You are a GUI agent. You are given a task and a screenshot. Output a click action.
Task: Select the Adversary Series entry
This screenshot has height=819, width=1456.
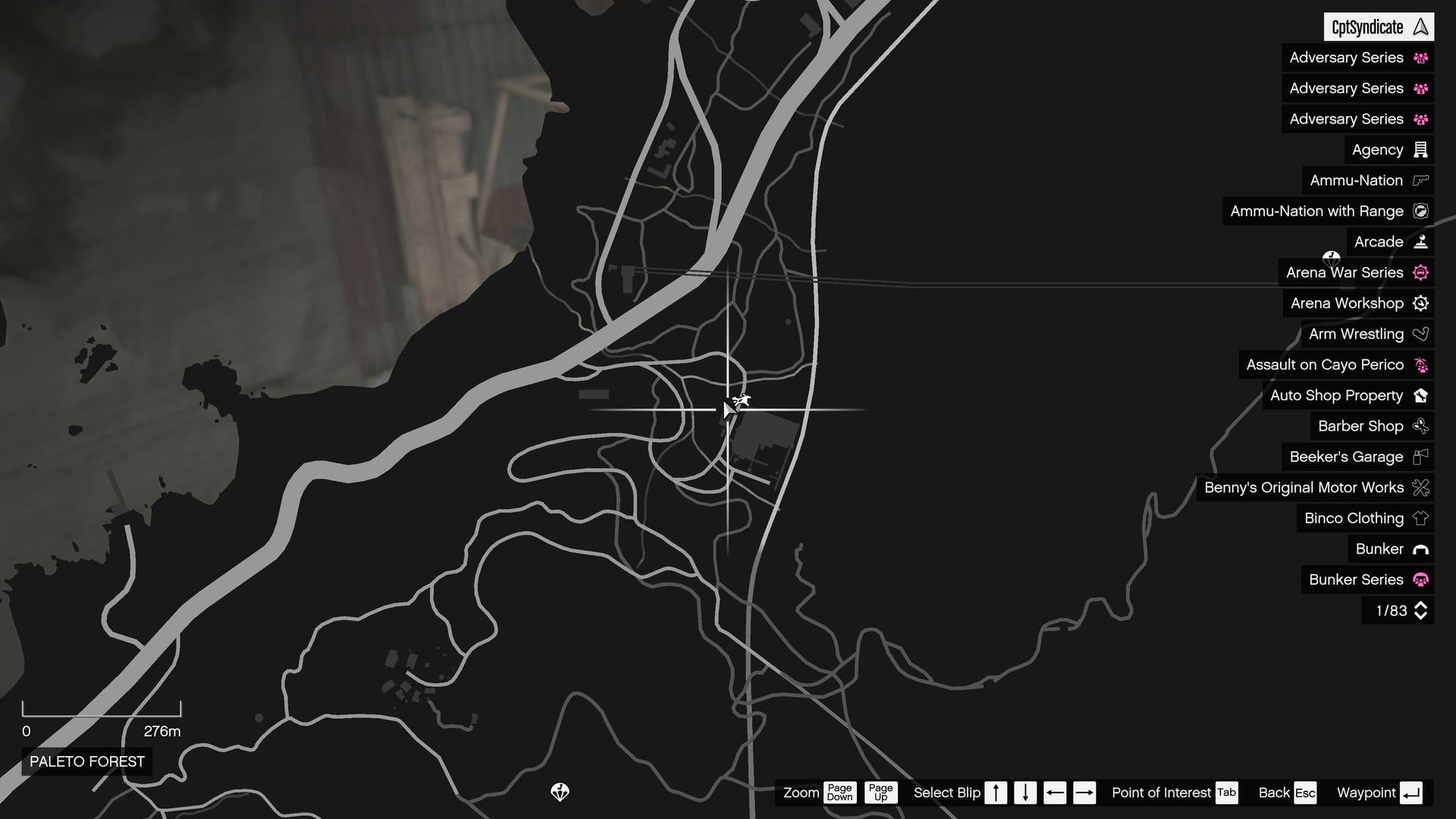[x=1346, y=58]
